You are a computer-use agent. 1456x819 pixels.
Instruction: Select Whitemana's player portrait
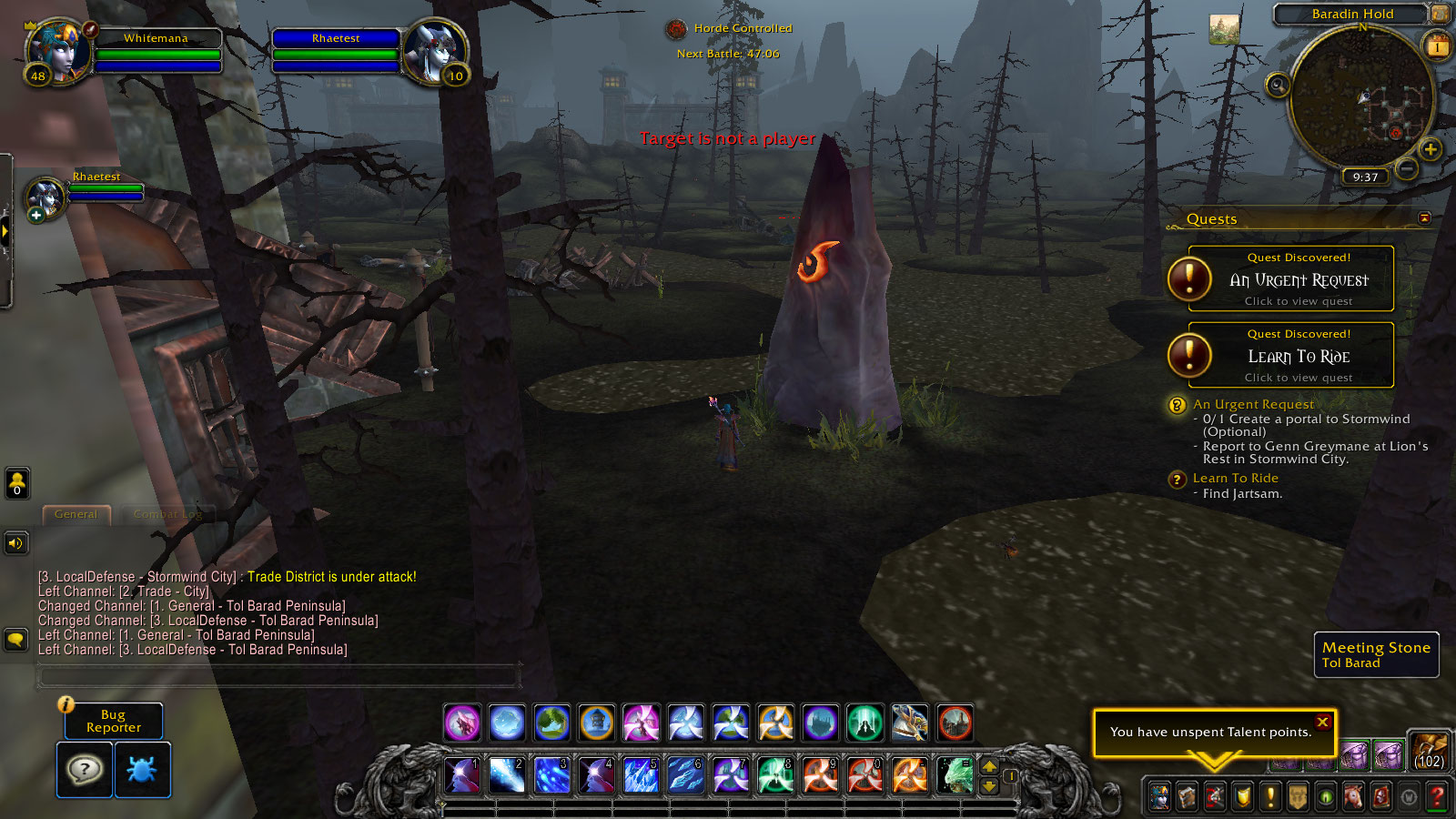point(58,50)
